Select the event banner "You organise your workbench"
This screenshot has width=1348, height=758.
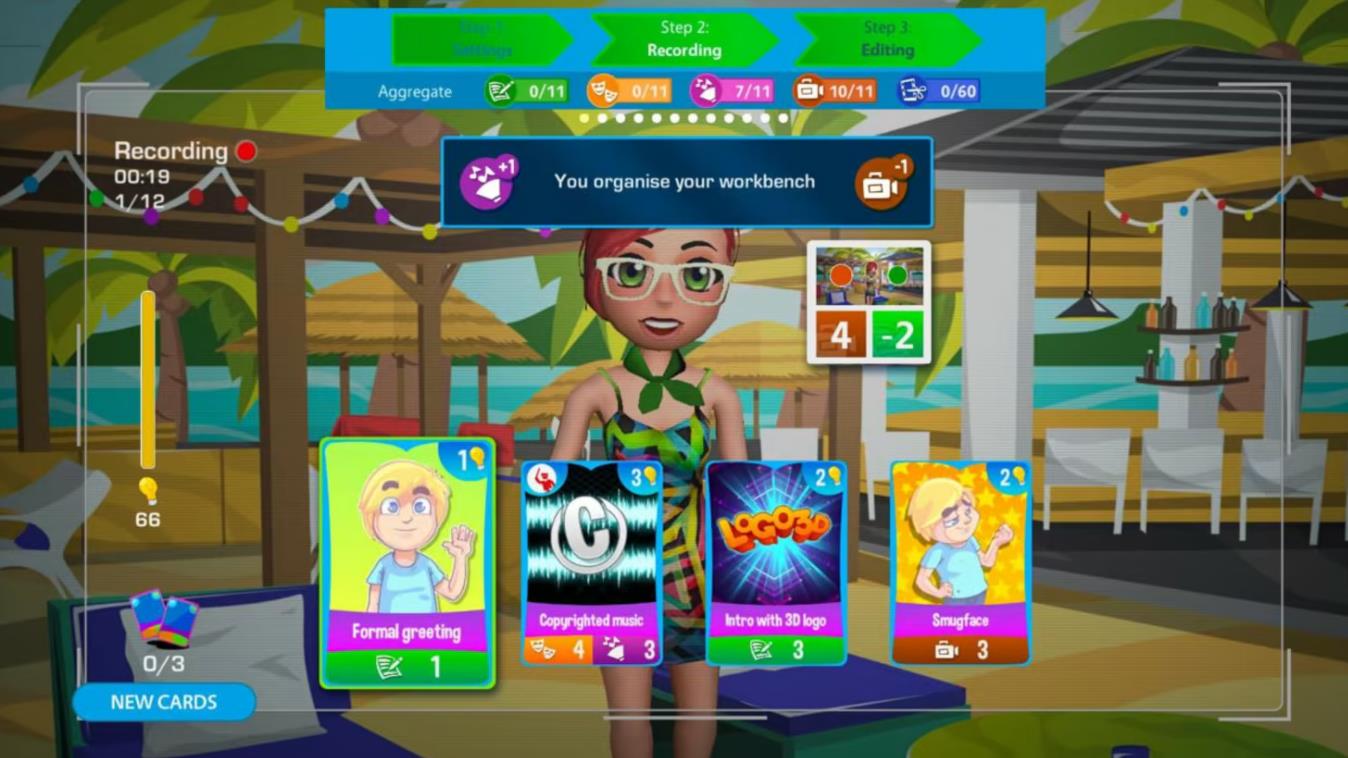(x=686, y=182)
